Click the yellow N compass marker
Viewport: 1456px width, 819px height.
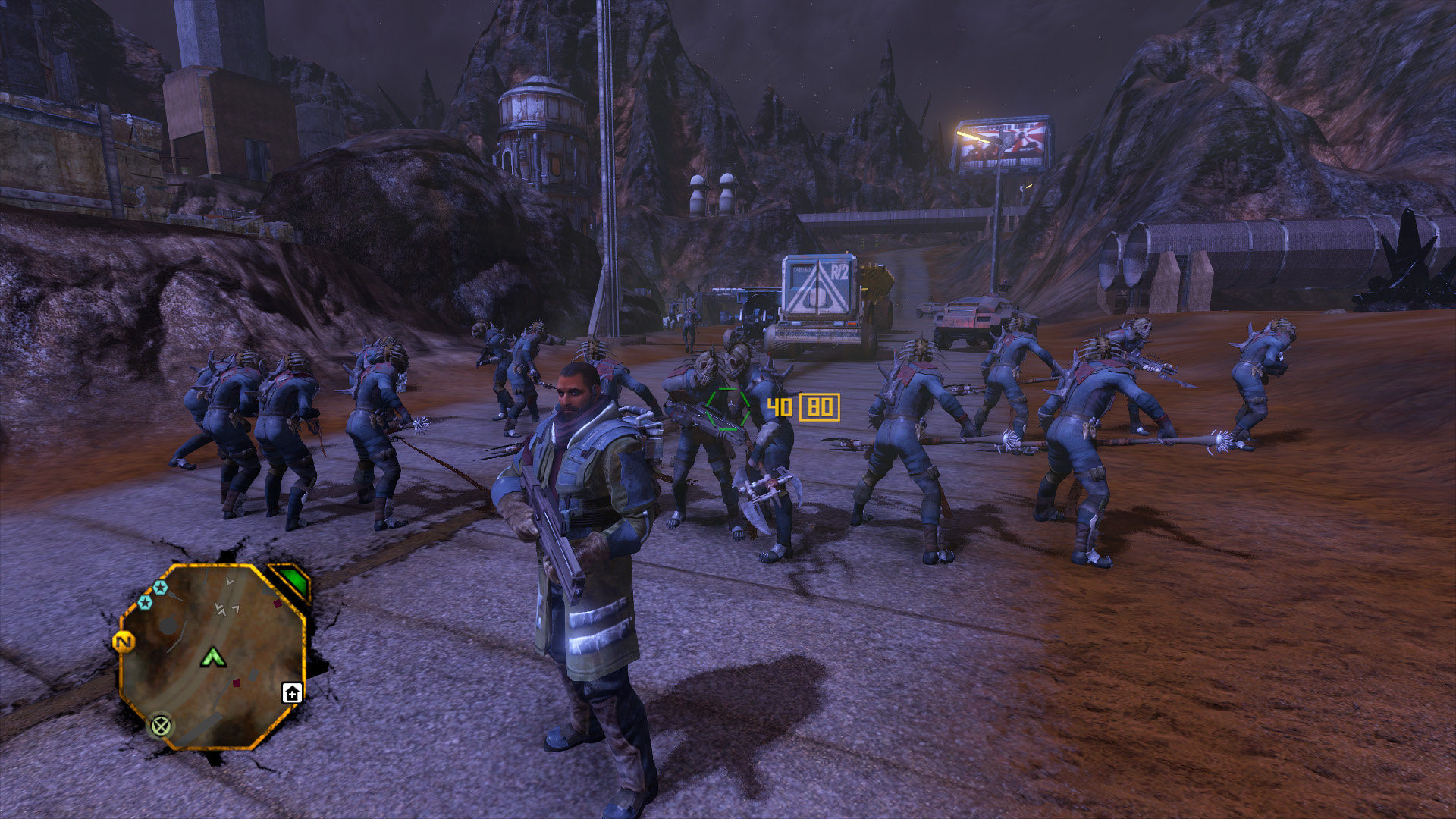(x=124, y=642)
